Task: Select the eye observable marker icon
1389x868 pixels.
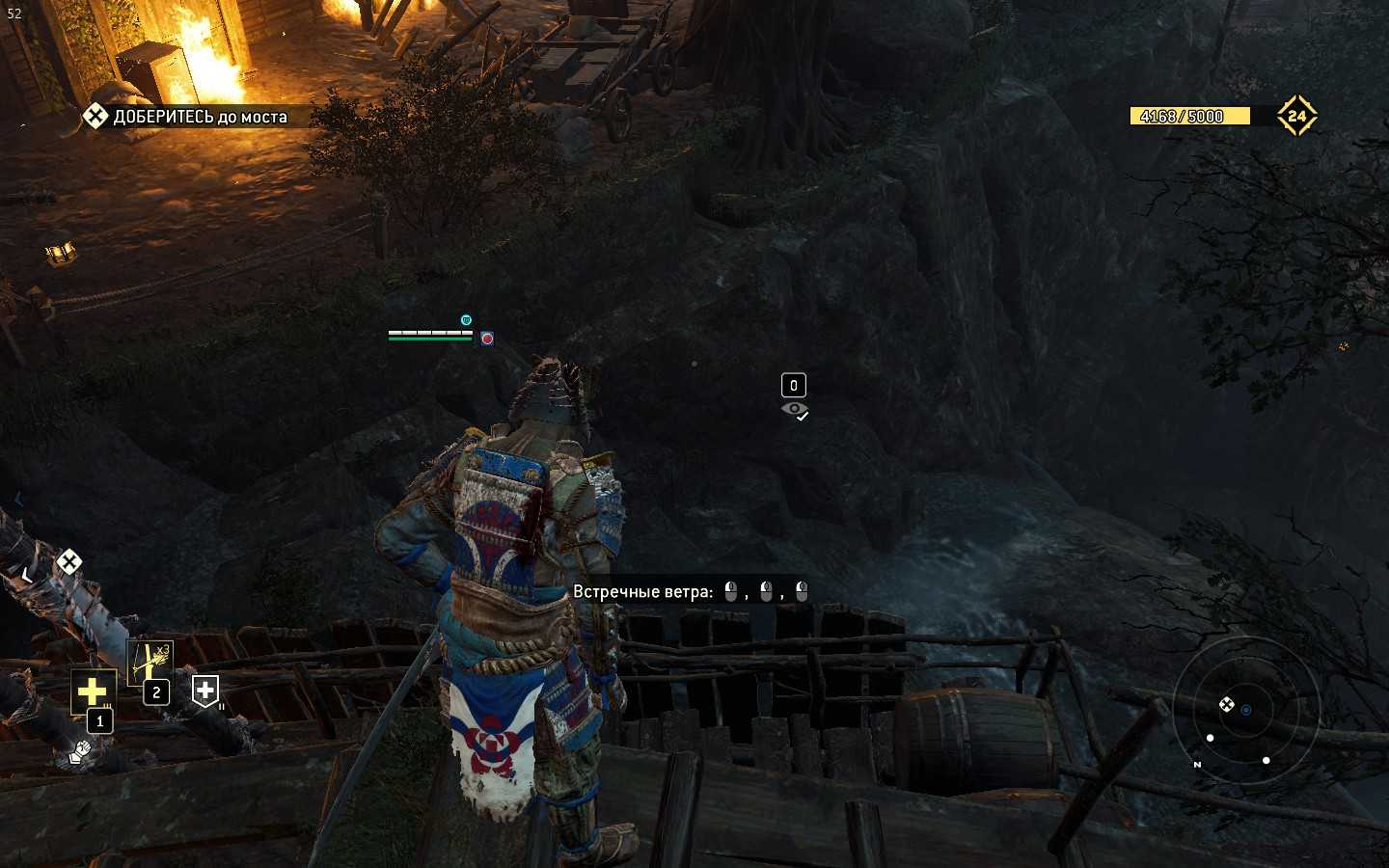Action: (795, 410)
